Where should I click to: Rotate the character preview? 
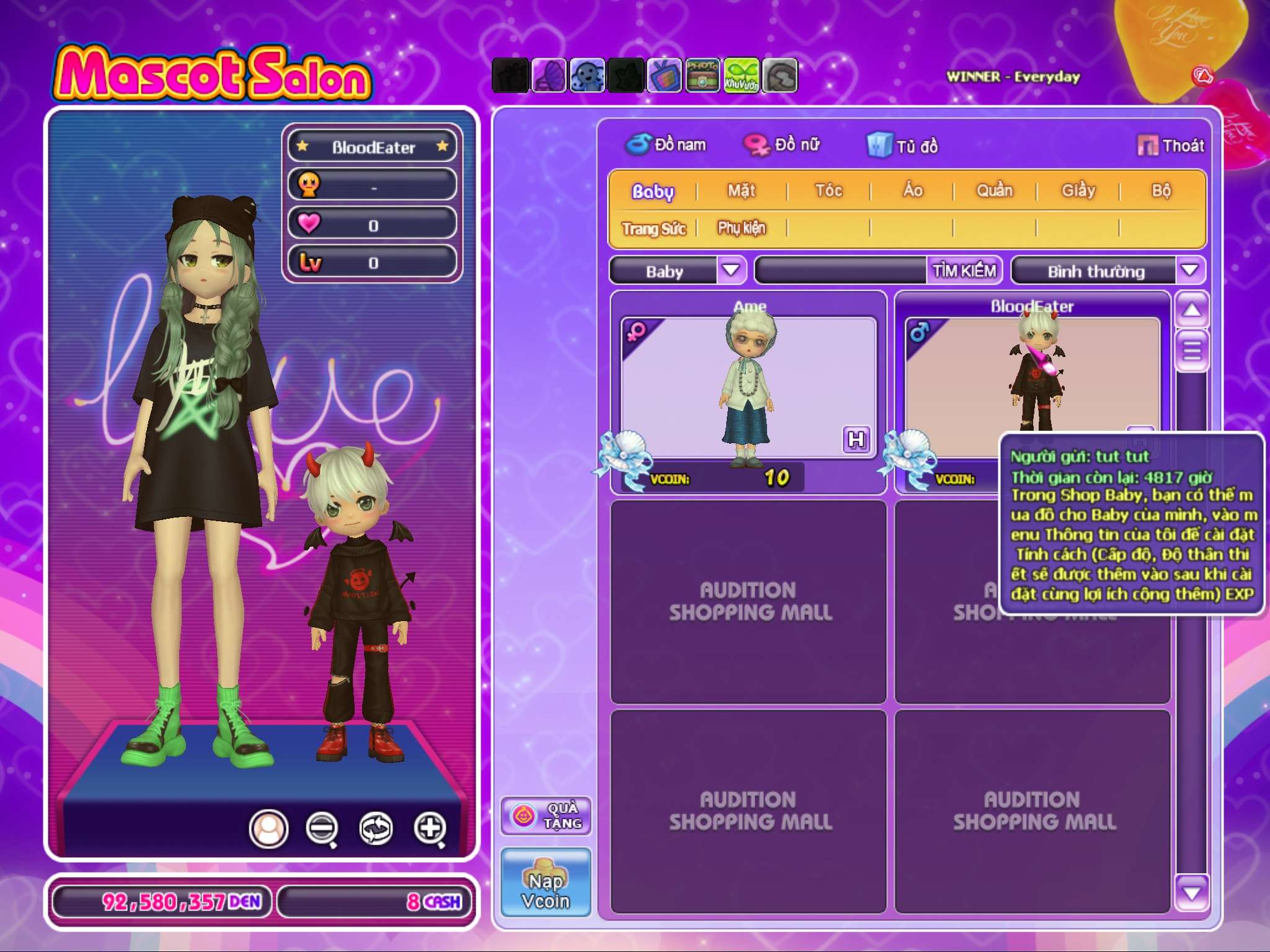tap(376, 828)
